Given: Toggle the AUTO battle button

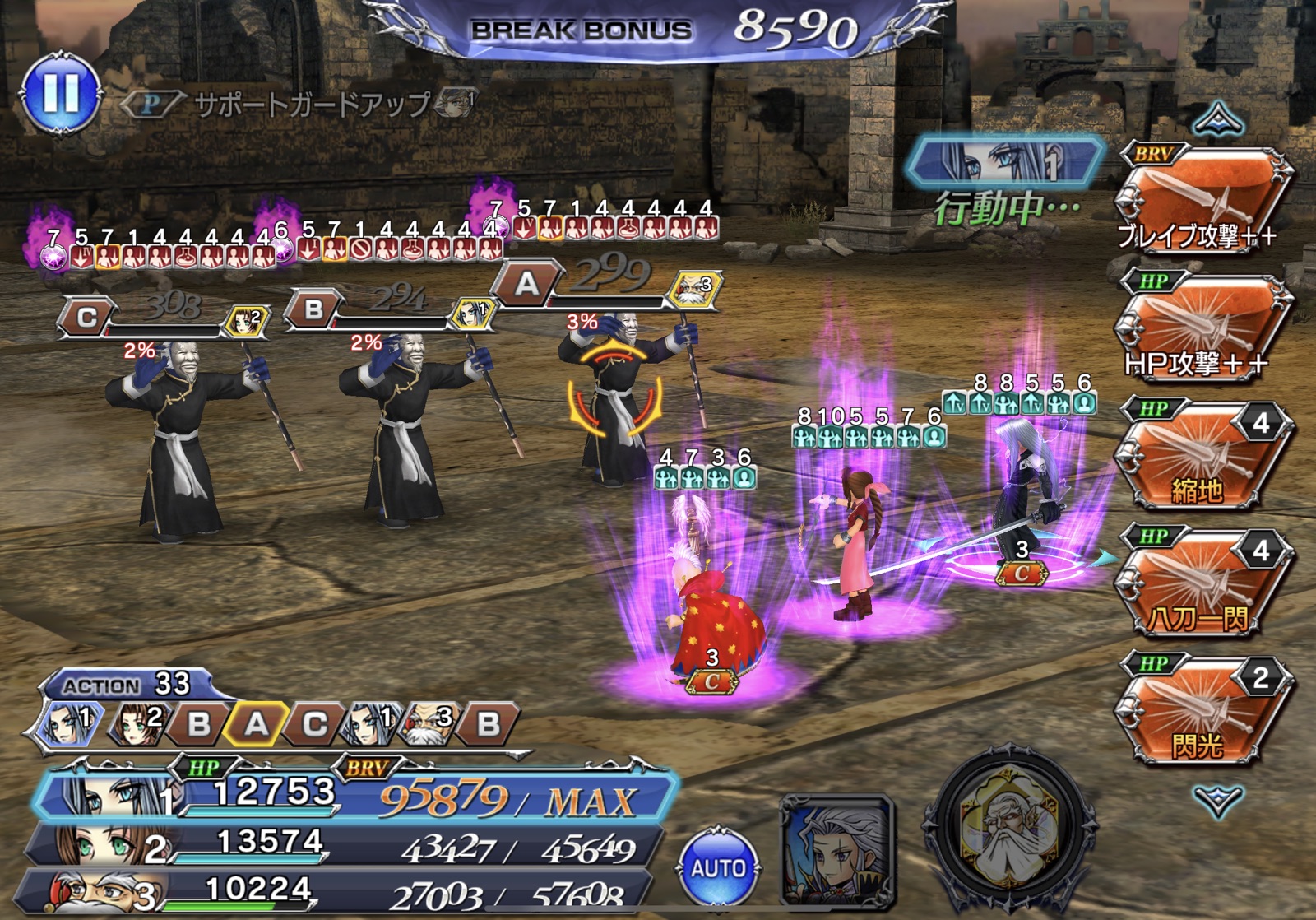Looking at the screenshot, I should pos(718,868).
